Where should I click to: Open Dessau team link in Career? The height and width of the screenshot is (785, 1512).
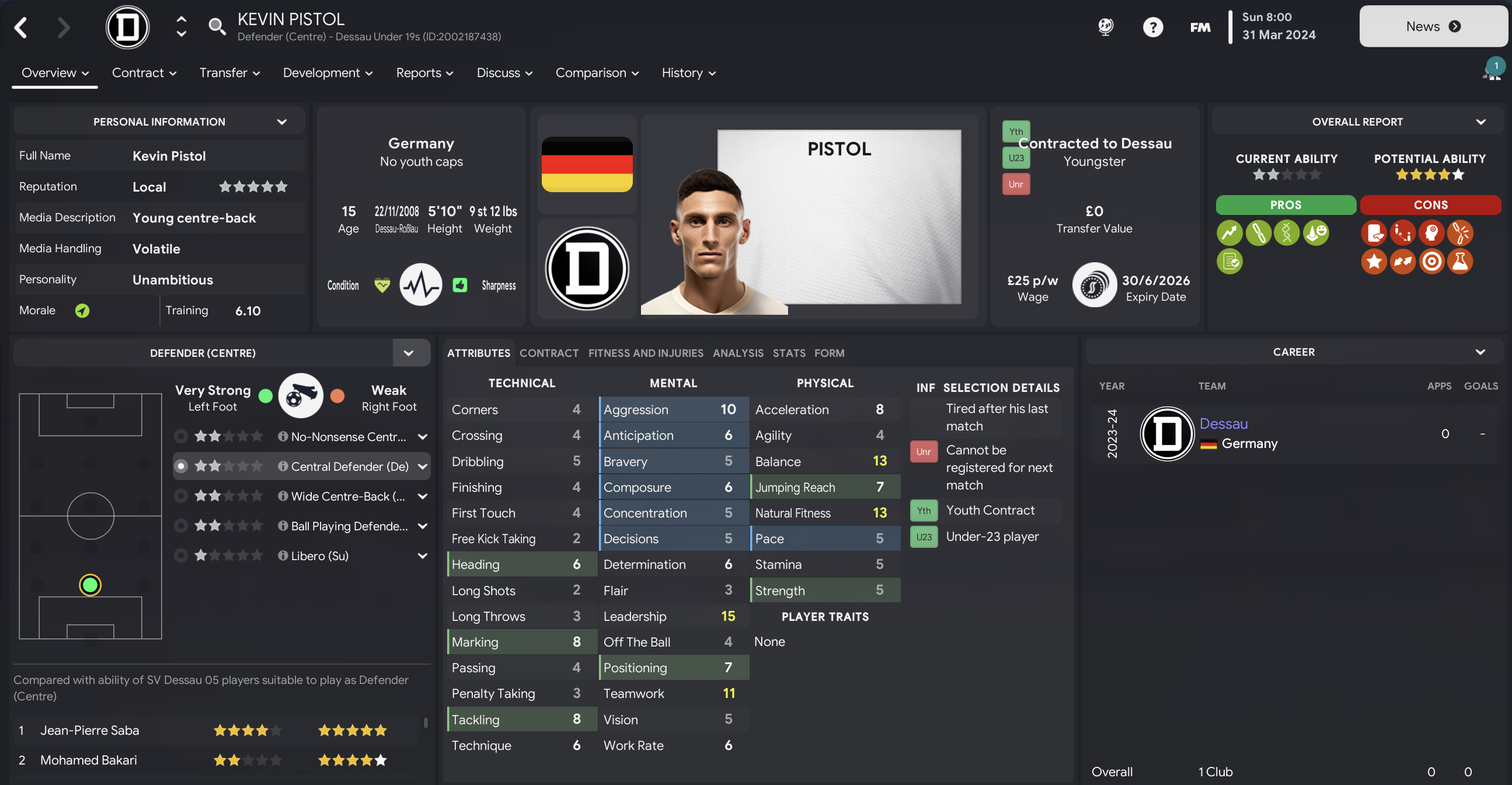[x=1223, y=423]
